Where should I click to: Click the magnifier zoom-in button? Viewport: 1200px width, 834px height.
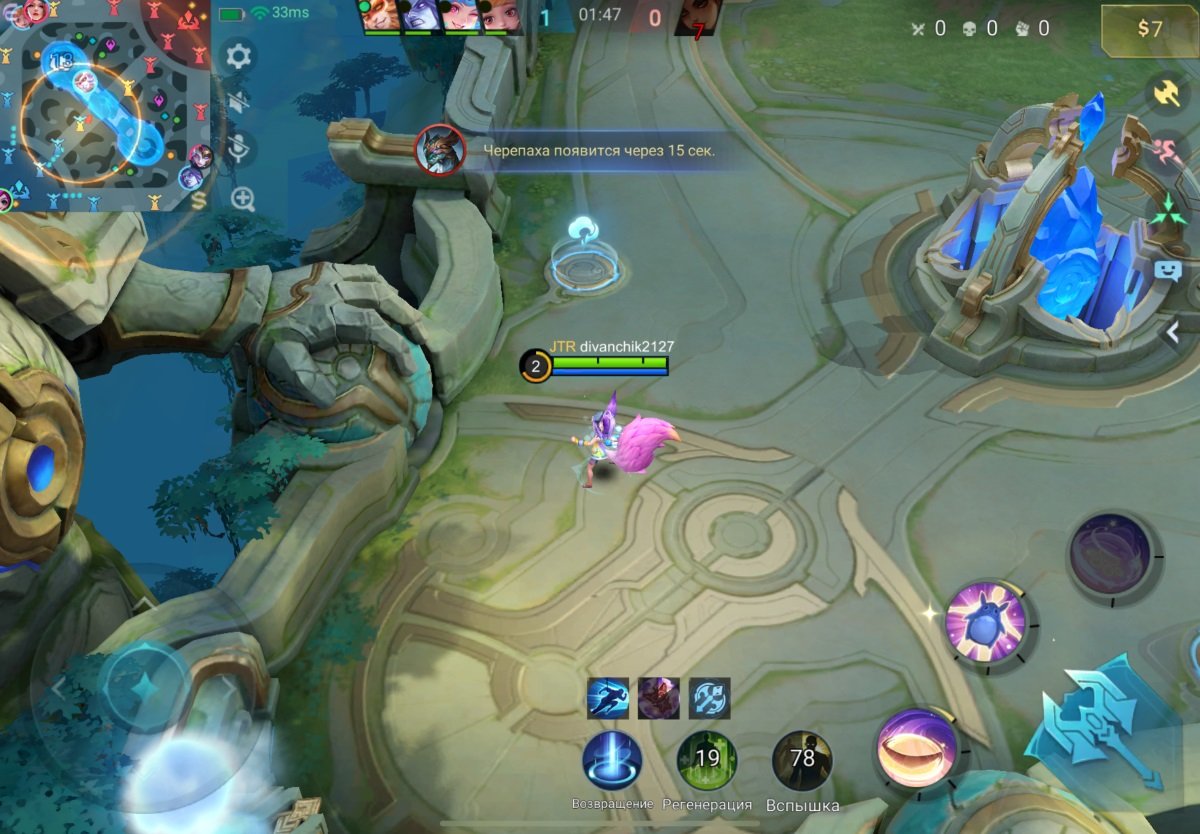coord(243,198)
